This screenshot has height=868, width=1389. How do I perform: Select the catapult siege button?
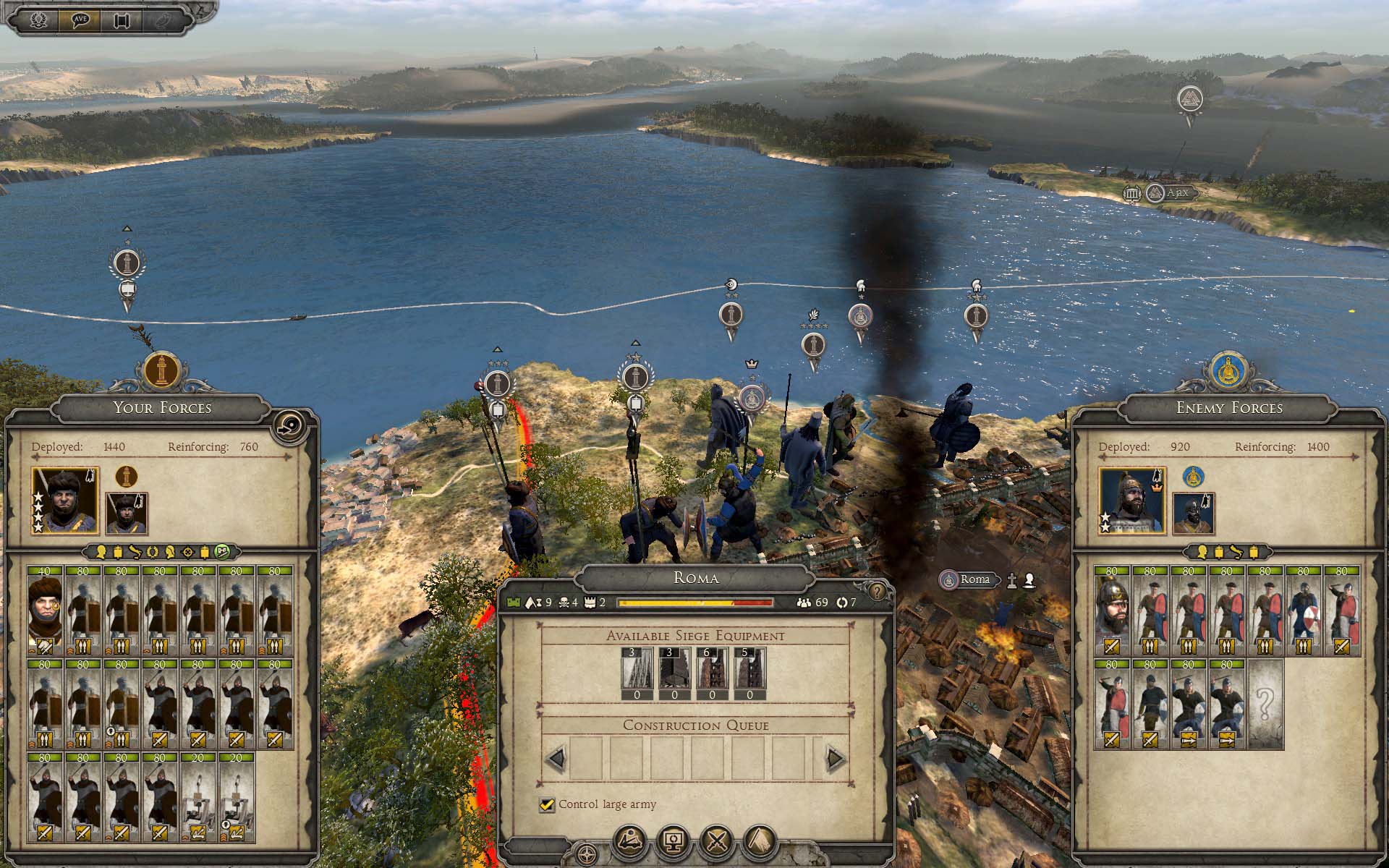631,842
